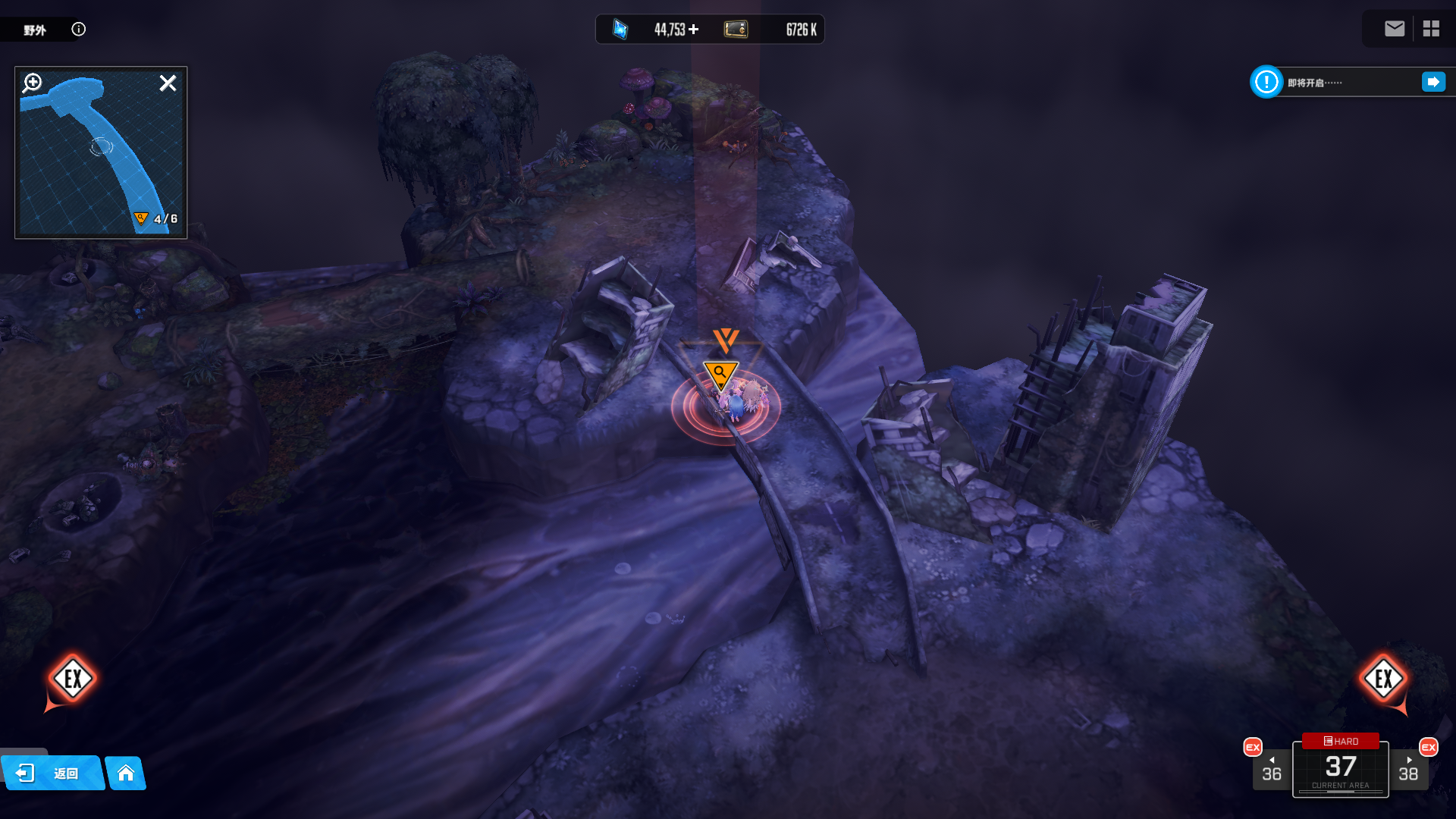This screenshot has height=819, width=1456.
Task: Zoom in the minimap with magnifier
Action: click(33, 82)
